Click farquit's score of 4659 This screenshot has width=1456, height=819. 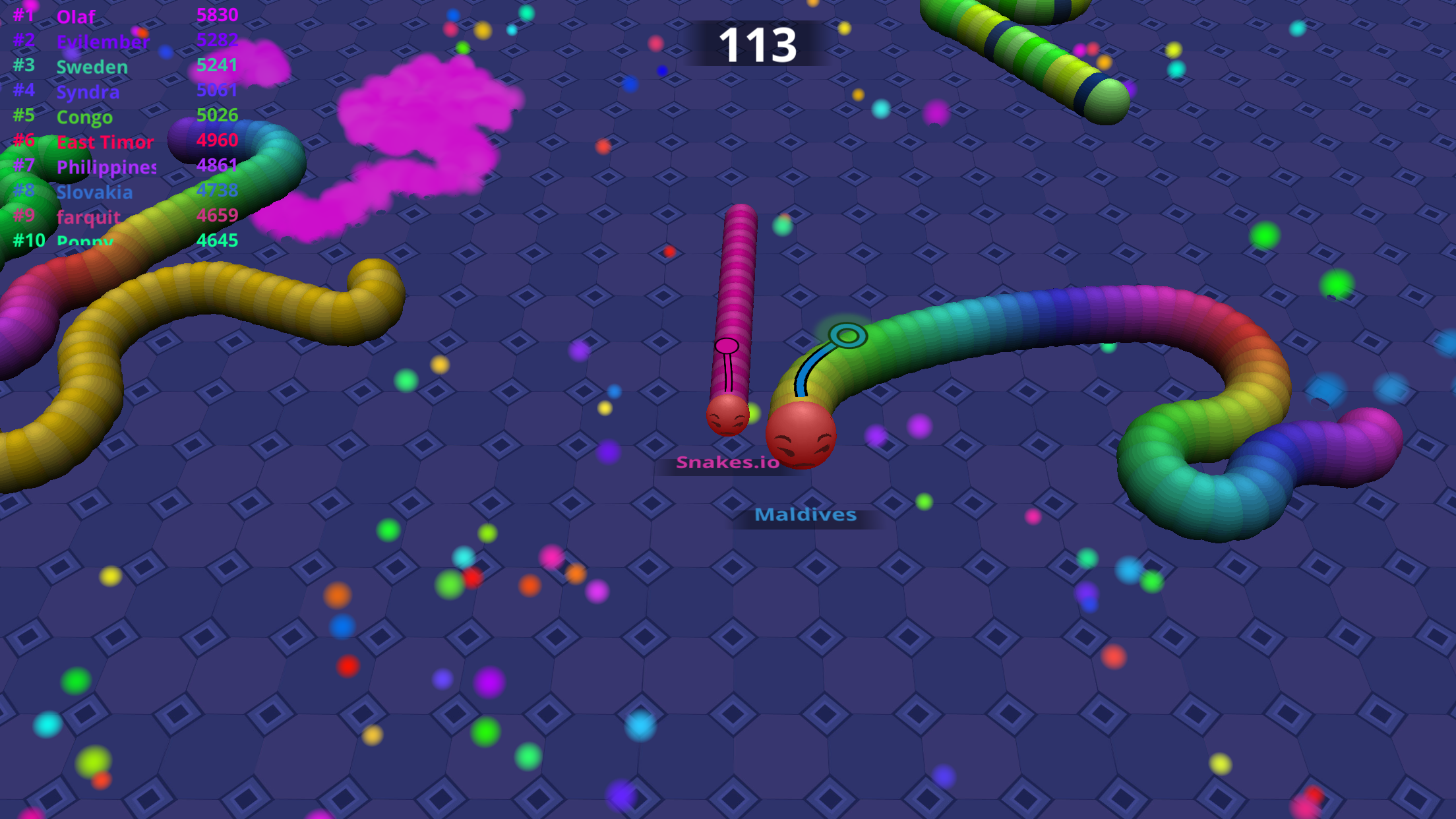(218, 216)
